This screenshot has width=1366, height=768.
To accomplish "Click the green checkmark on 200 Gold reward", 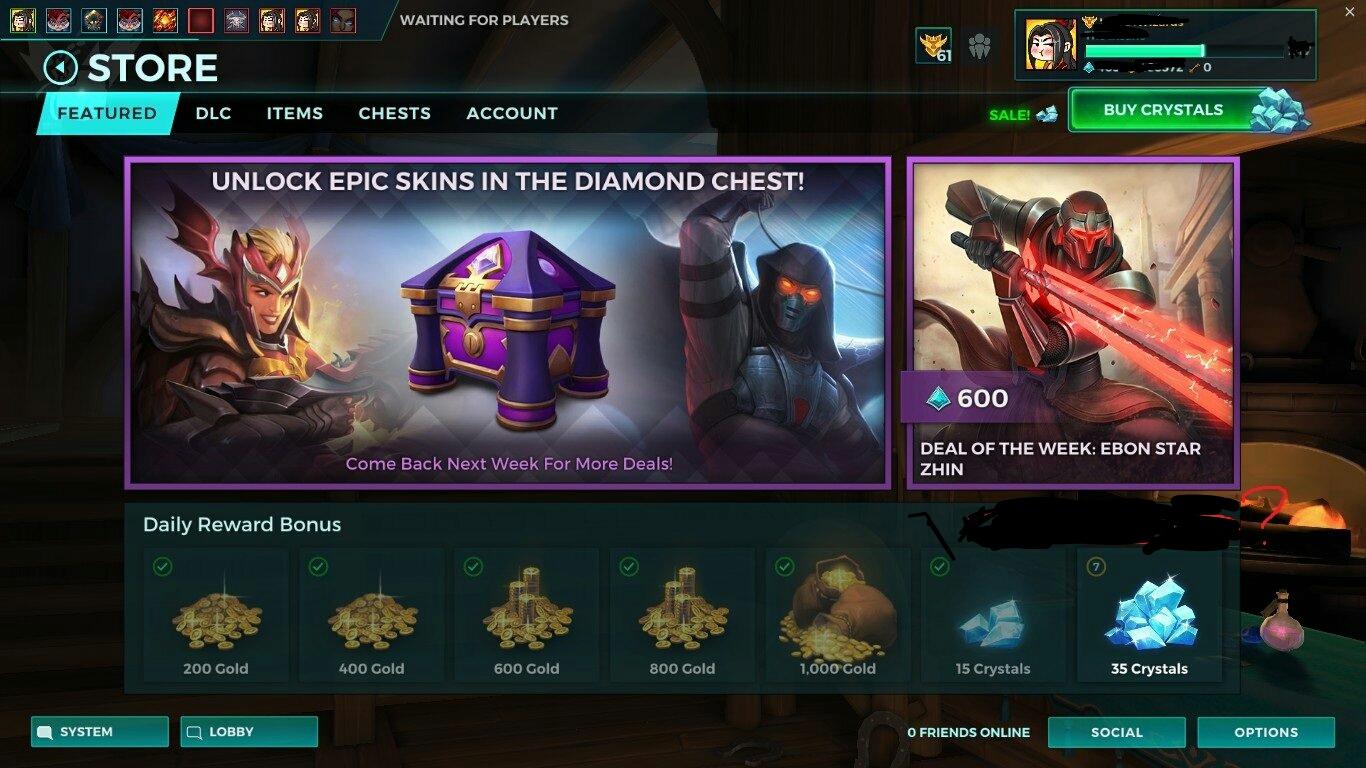I will [x=161, y=564].
